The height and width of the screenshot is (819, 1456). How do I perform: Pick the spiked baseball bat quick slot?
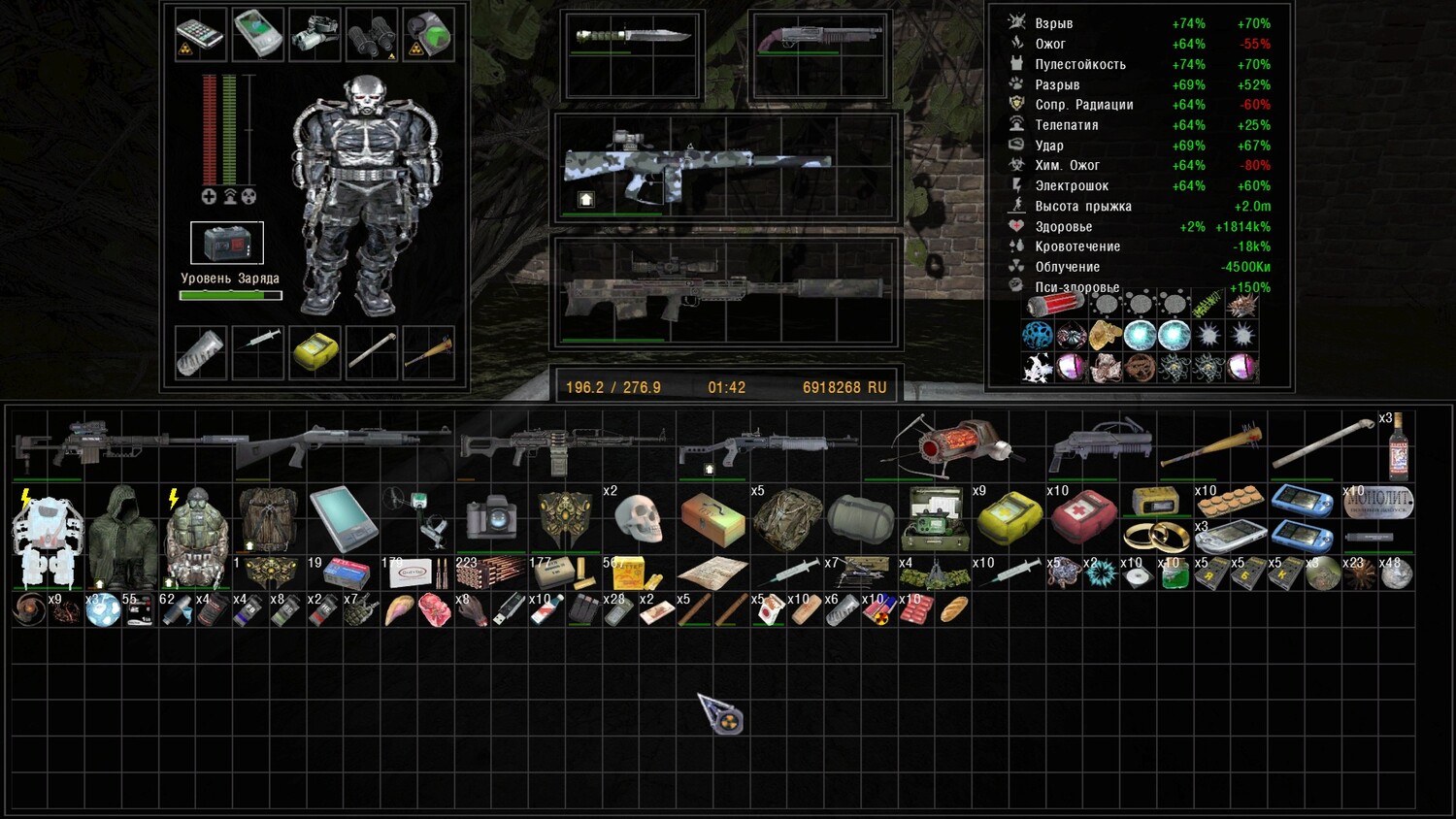(x=428, y=351)
